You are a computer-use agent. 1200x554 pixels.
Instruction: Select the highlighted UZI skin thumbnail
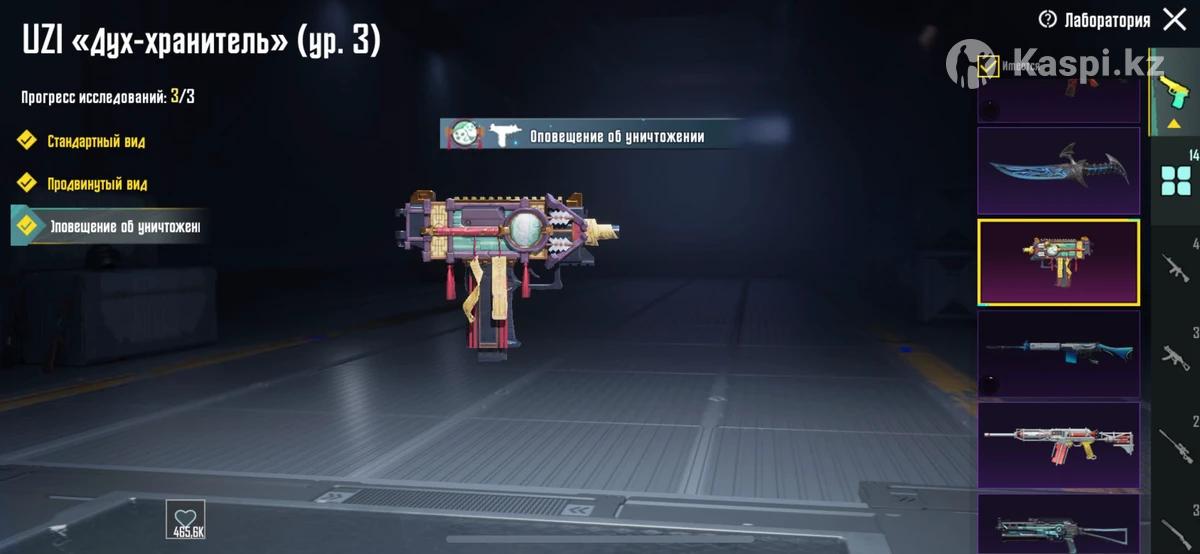tap(1058, 262)
